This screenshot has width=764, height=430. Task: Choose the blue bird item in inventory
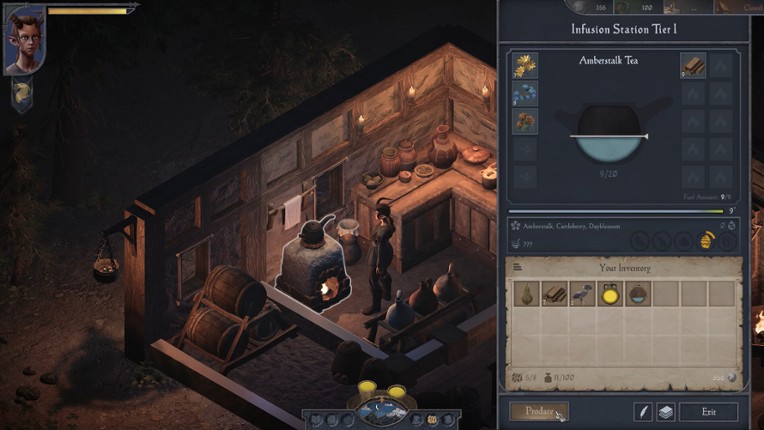(582, 293)
